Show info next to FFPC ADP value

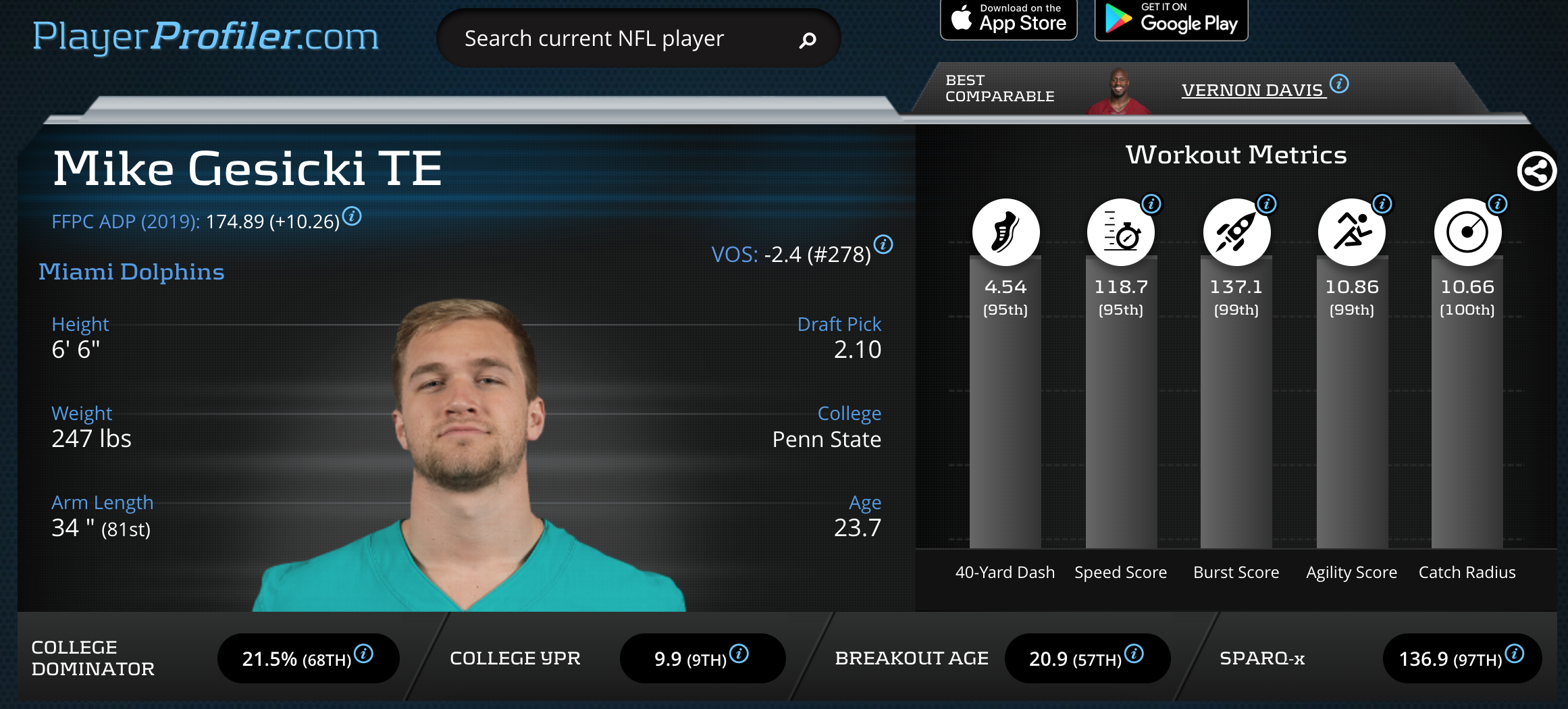[352, 216]
